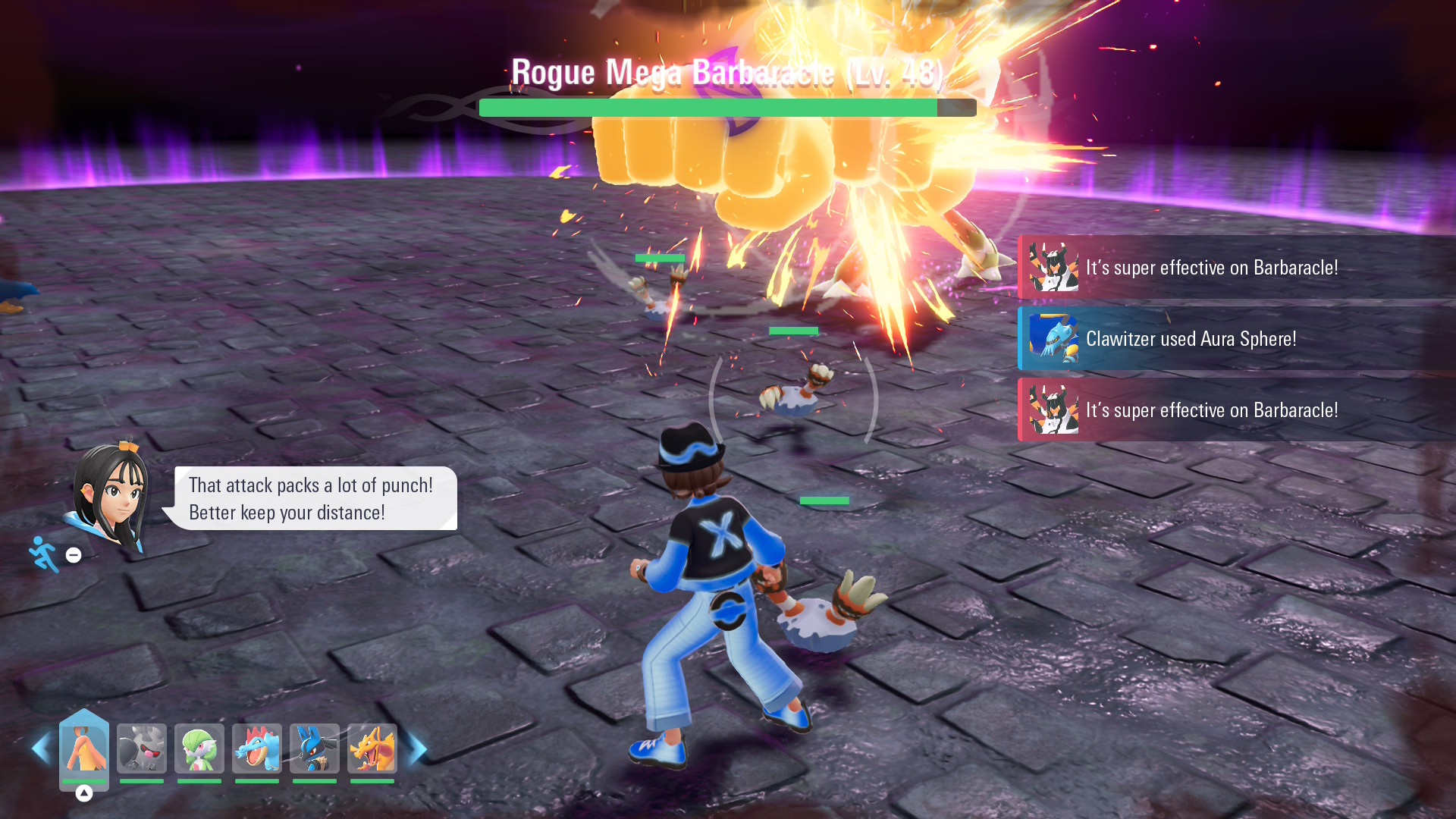The image size is (1456, 819).
Task: Switch to Annihilape in the party bar
Action: (x=142, y=748)
